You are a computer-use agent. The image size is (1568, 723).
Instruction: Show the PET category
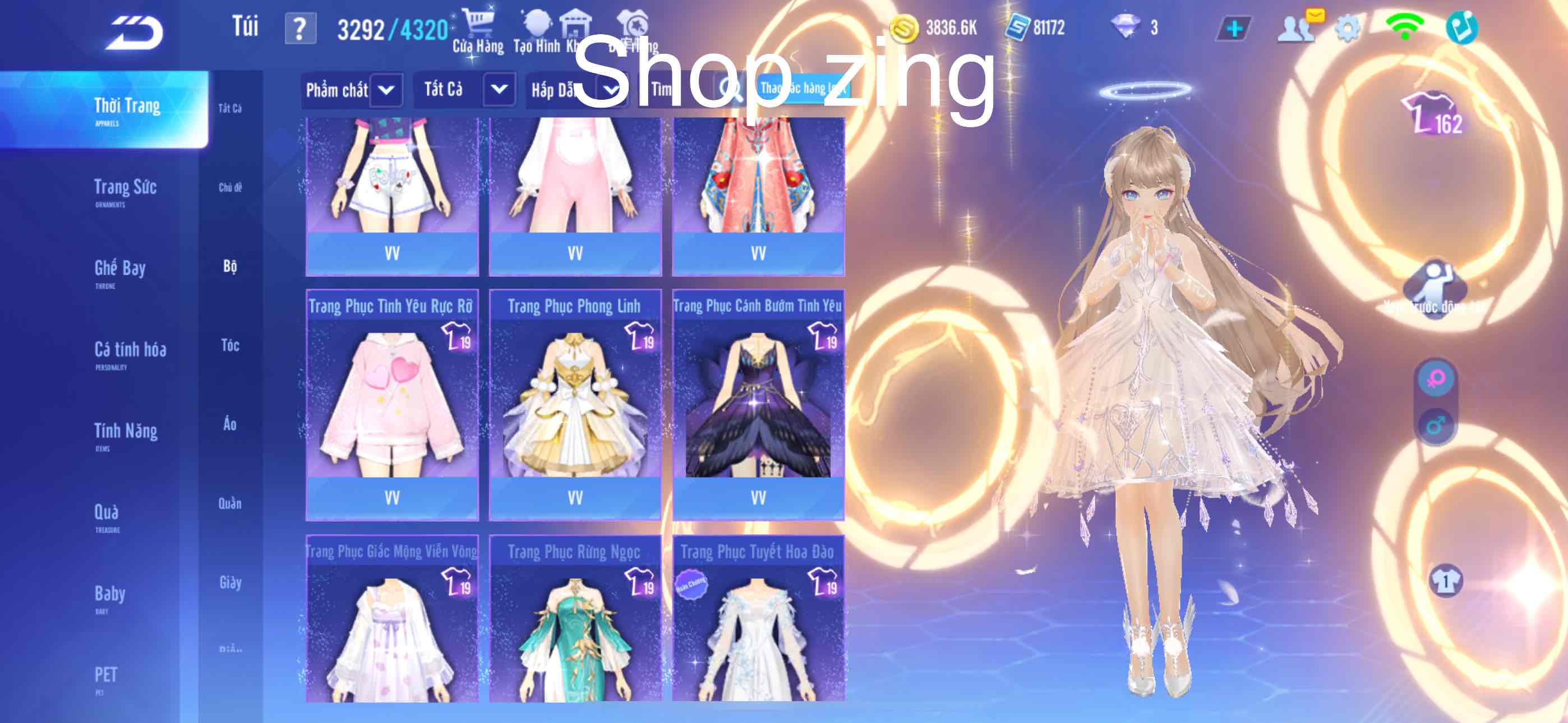click(106, 676)
